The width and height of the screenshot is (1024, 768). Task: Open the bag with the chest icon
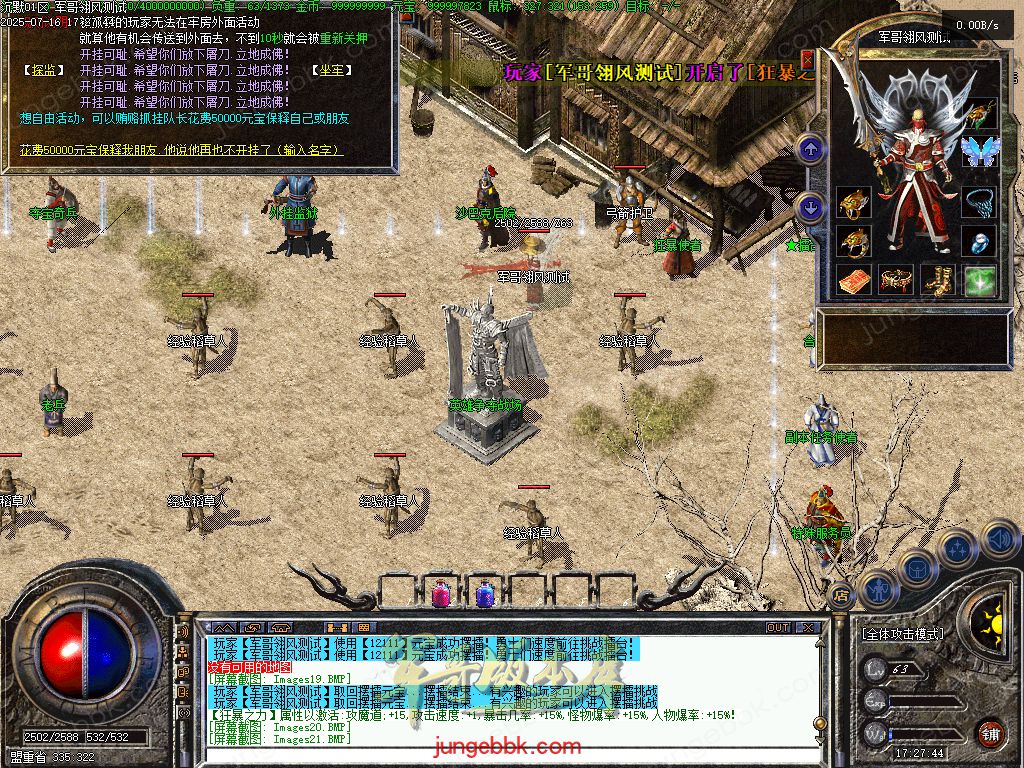[916, 569]
